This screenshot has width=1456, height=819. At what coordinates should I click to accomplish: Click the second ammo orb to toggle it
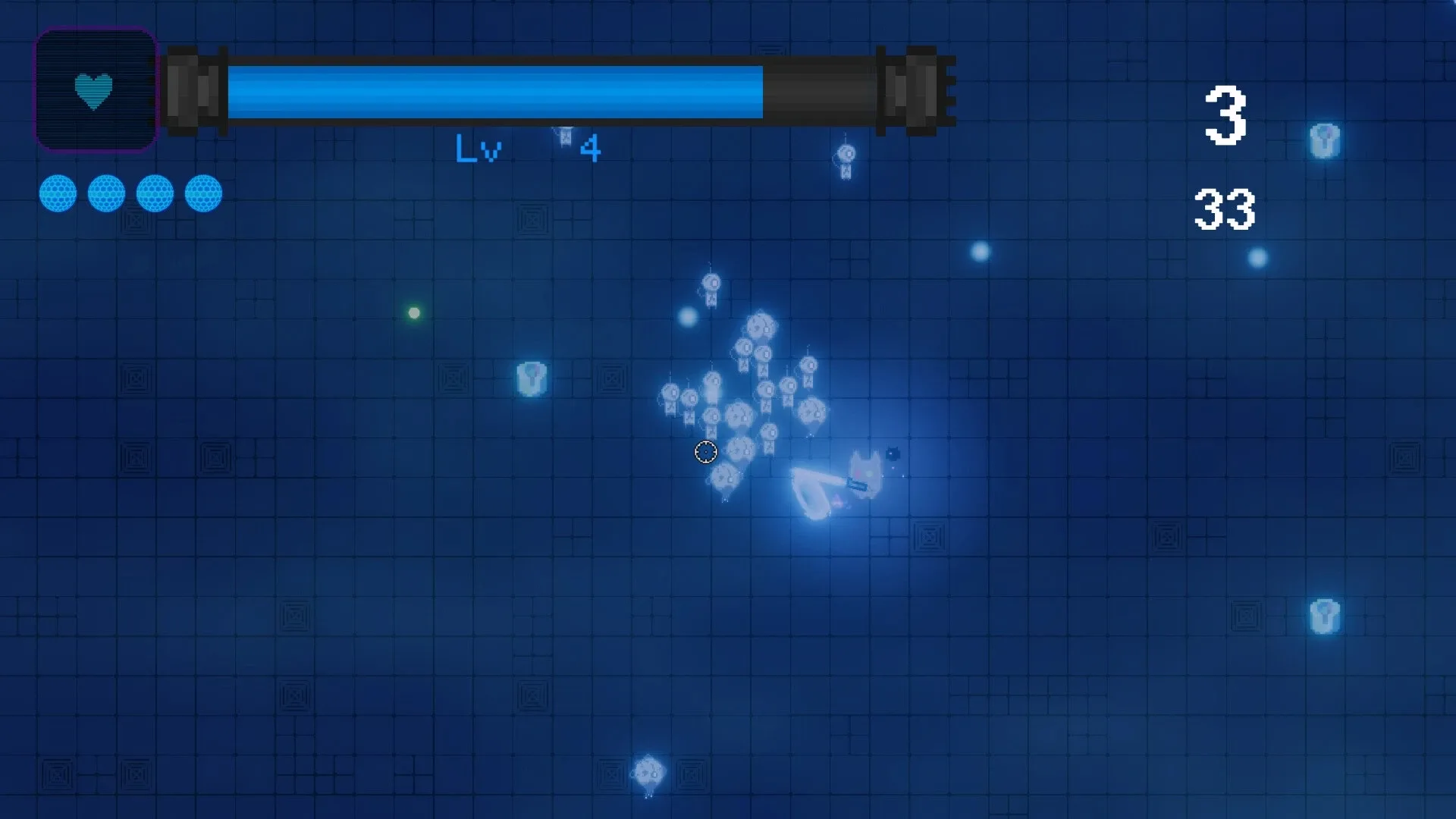tap(106, 194)
